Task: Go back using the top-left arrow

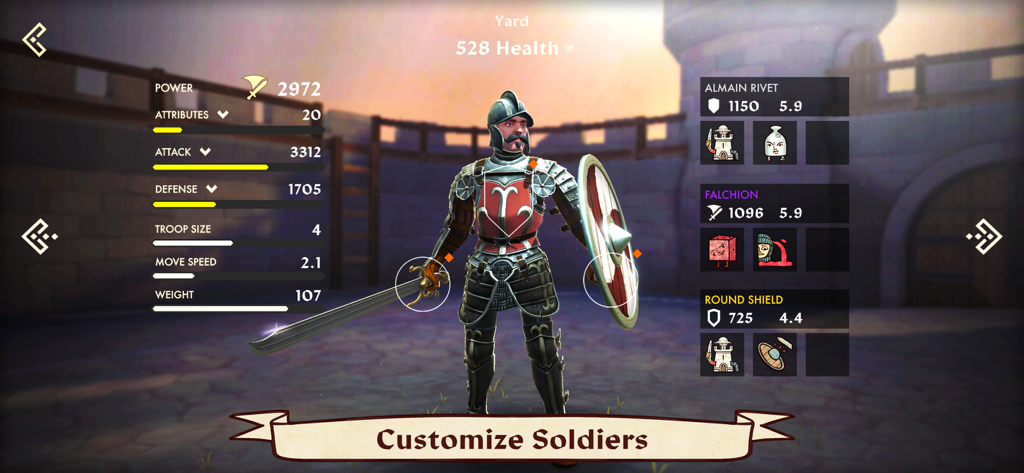Action: 35,40
